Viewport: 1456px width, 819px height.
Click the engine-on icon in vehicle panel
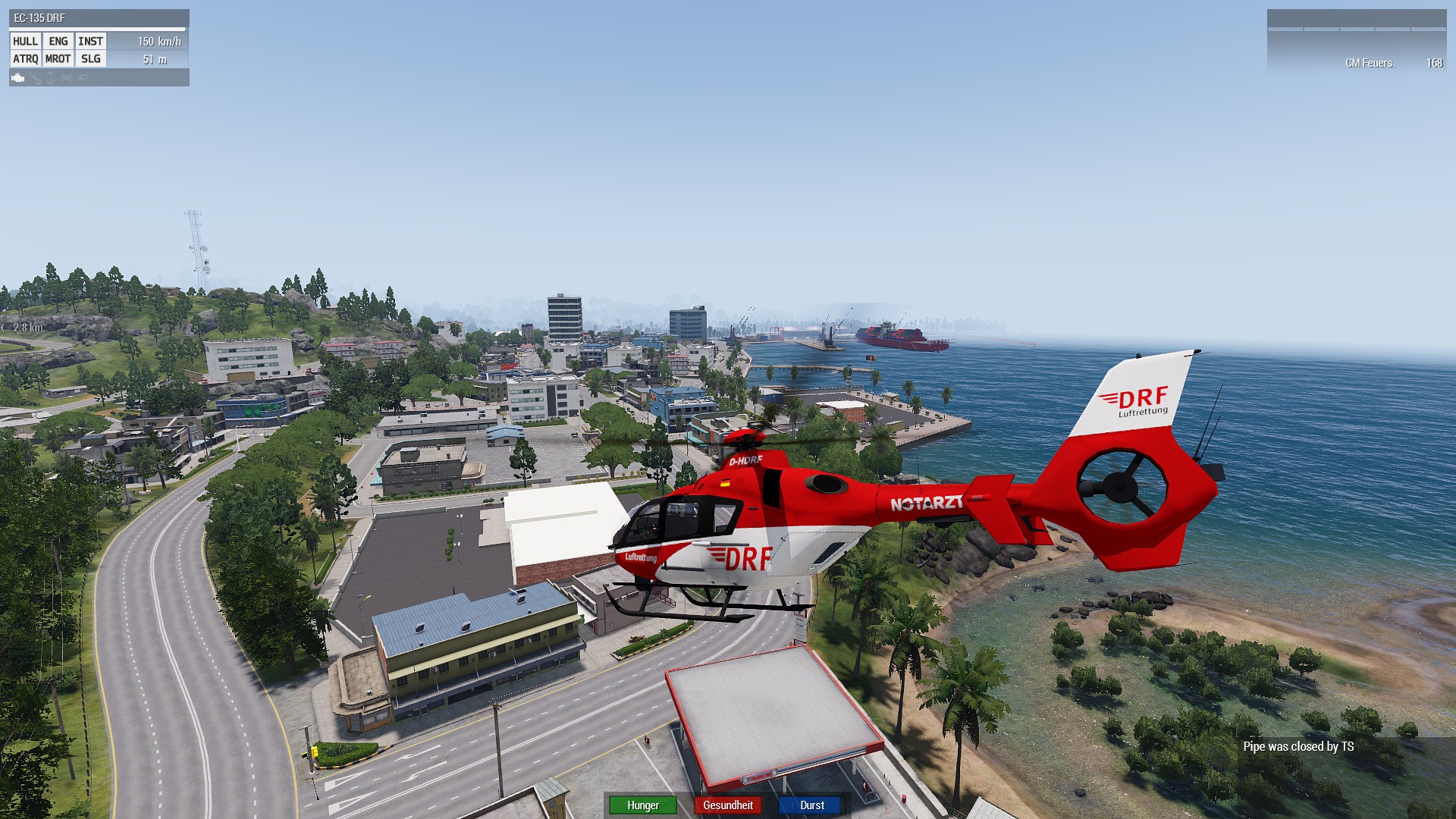pos(18,78)
